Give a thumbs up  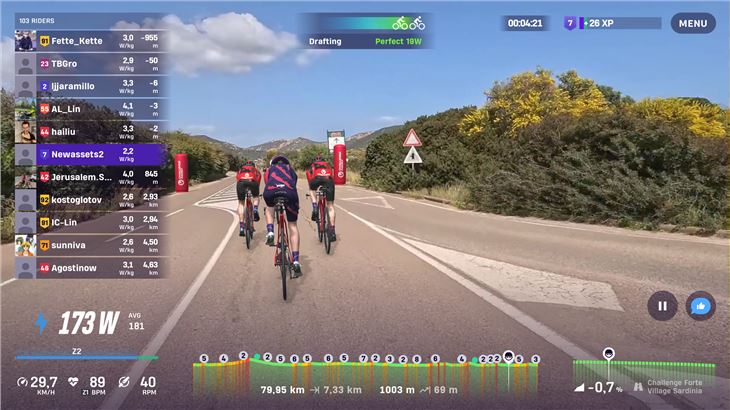[701, 306]
